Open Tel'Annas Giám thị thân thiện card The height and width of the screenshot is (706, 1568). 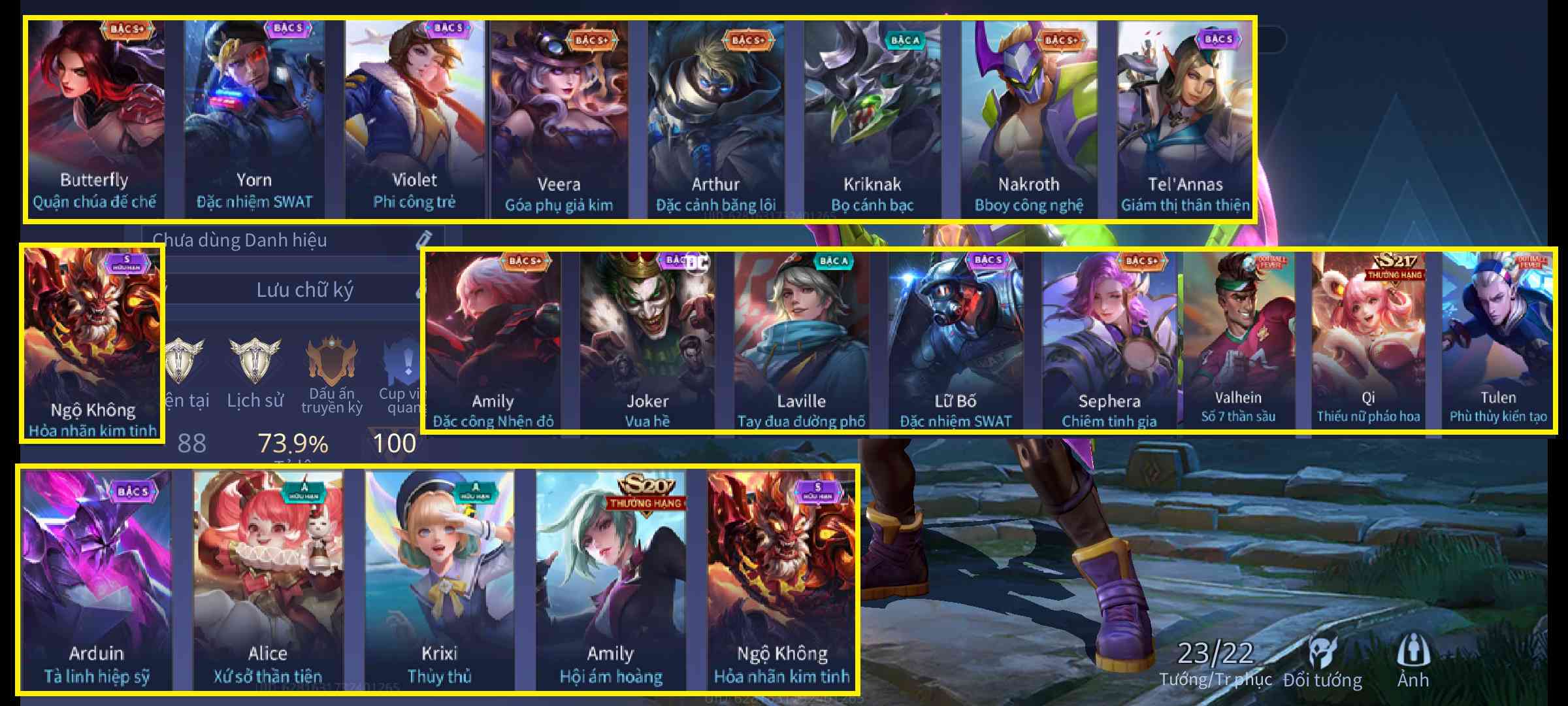[1185, 118]
